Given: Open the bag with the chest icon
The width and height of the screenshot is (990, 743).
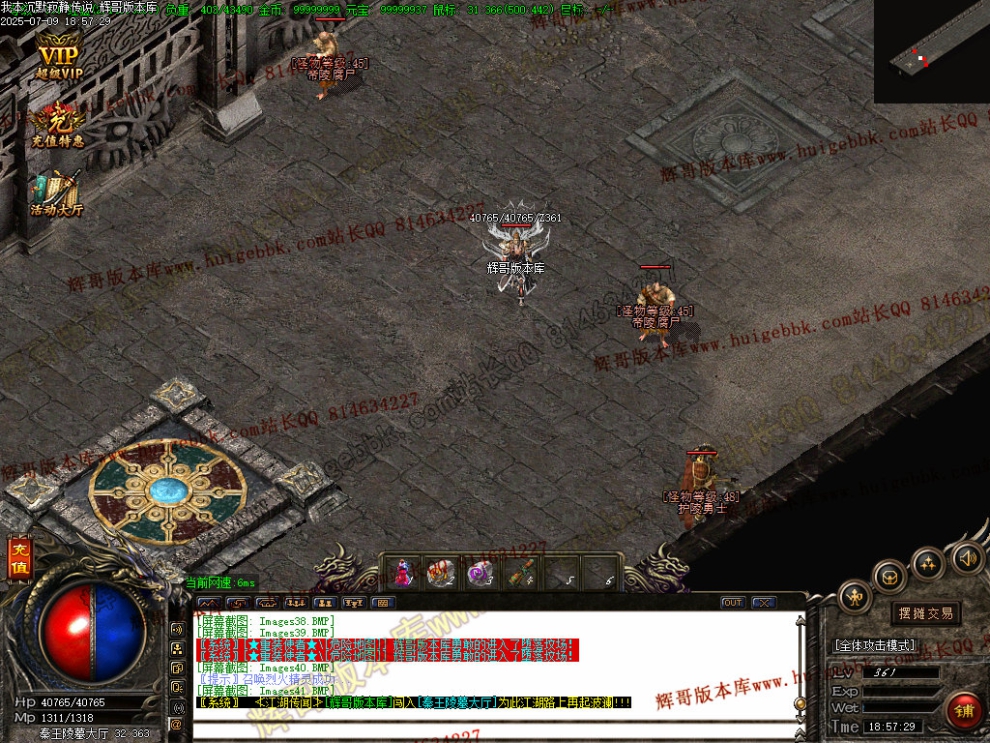Looking at the screenshot, I should click(x=890, y=576).
